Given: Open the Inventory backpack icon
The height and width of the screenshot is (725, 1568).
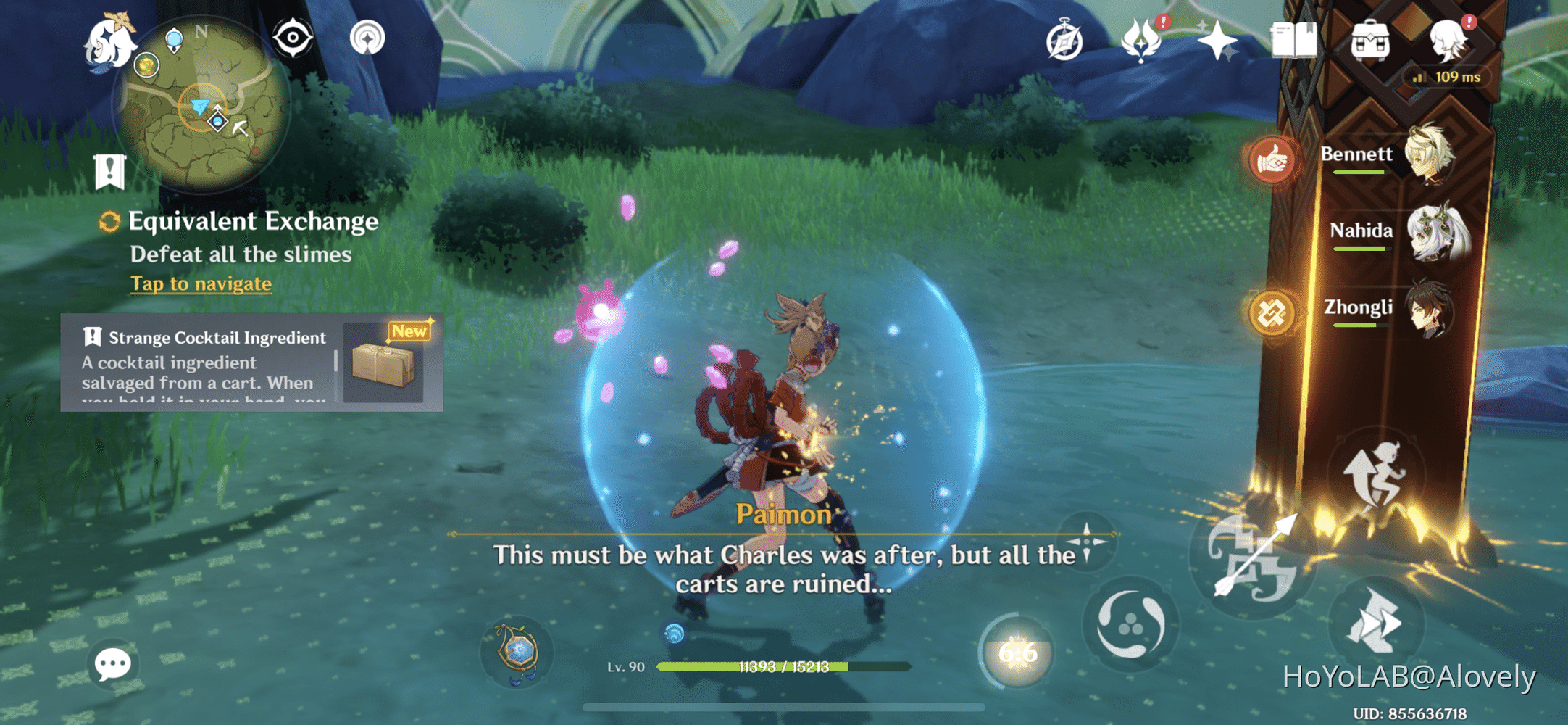Looking at the screenshot, I should coord(1370,42).
